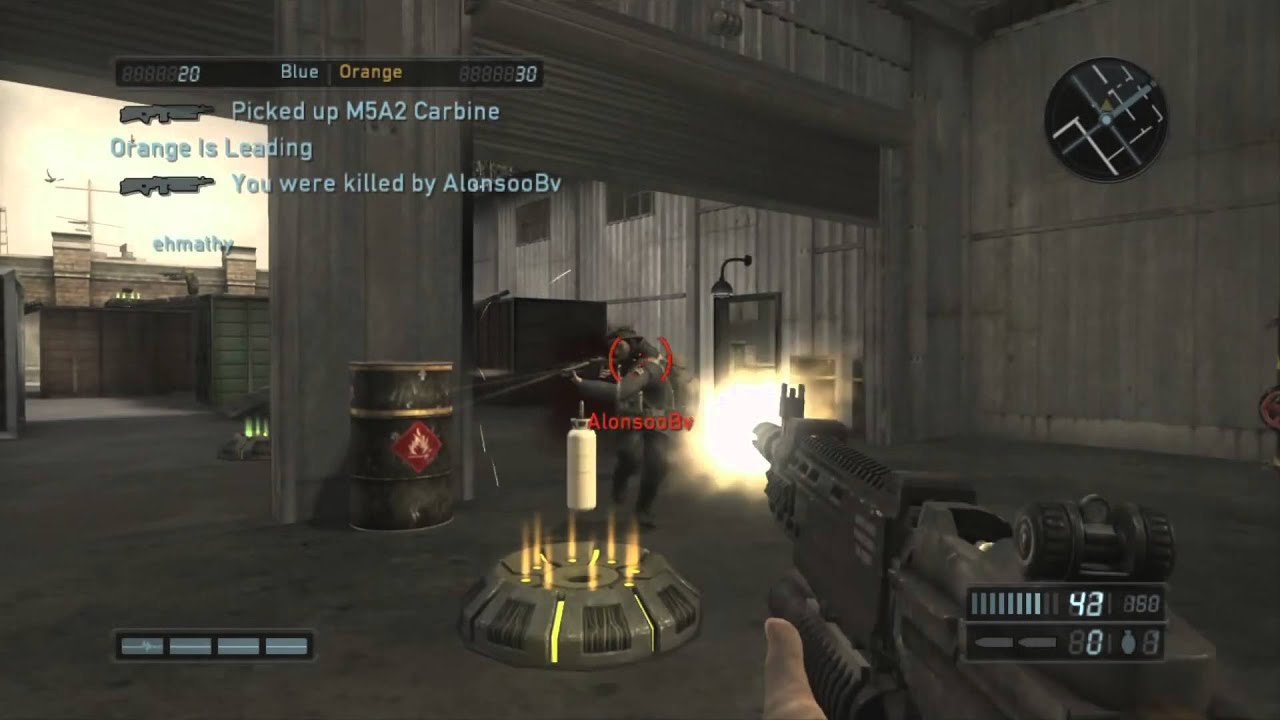Click the weapon icon beside the killed-by message
This screenshot has height=720, width=1280.
point(166,185)
